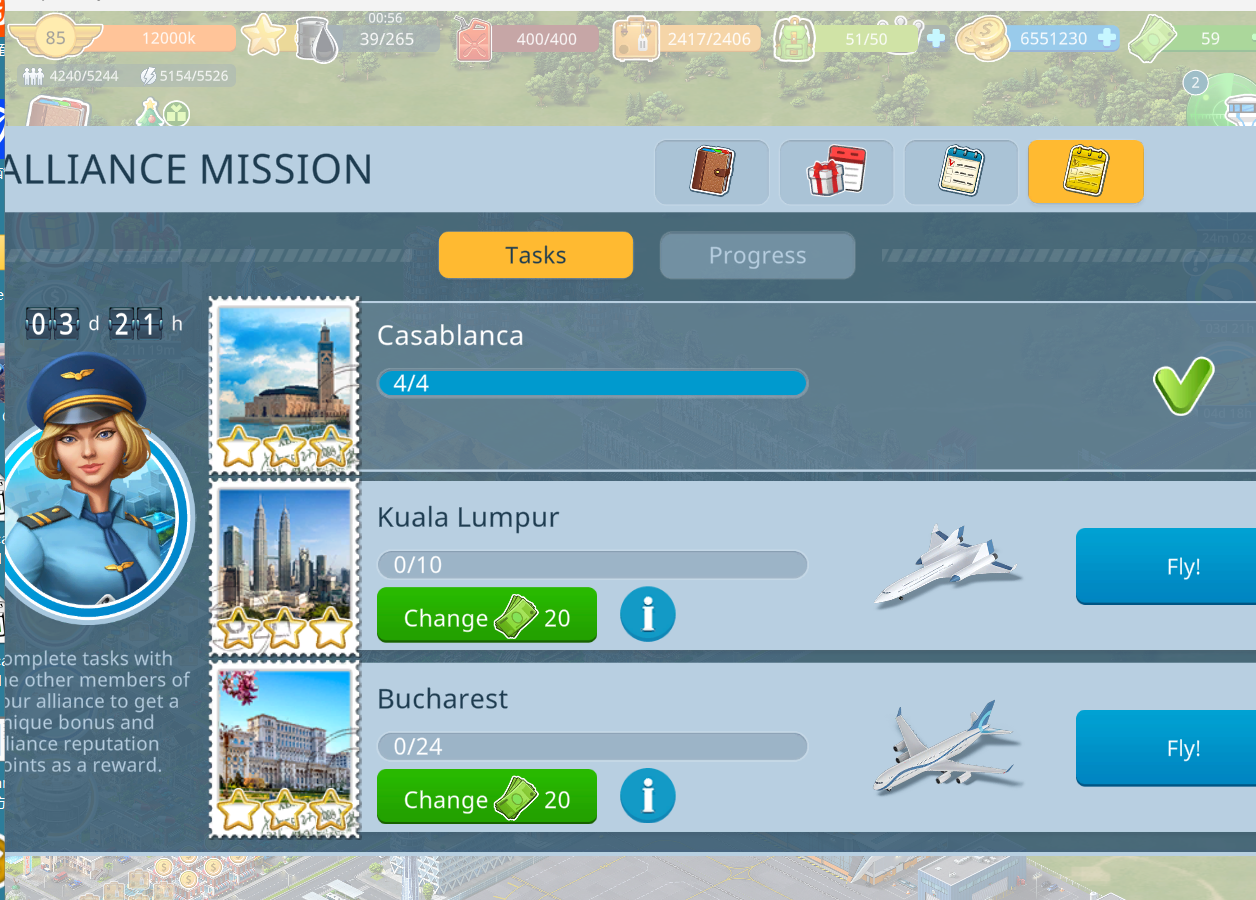Screen dimensions: 1256x900
Task: Select the yellow notepad tab
Action: click(1085, 172)
